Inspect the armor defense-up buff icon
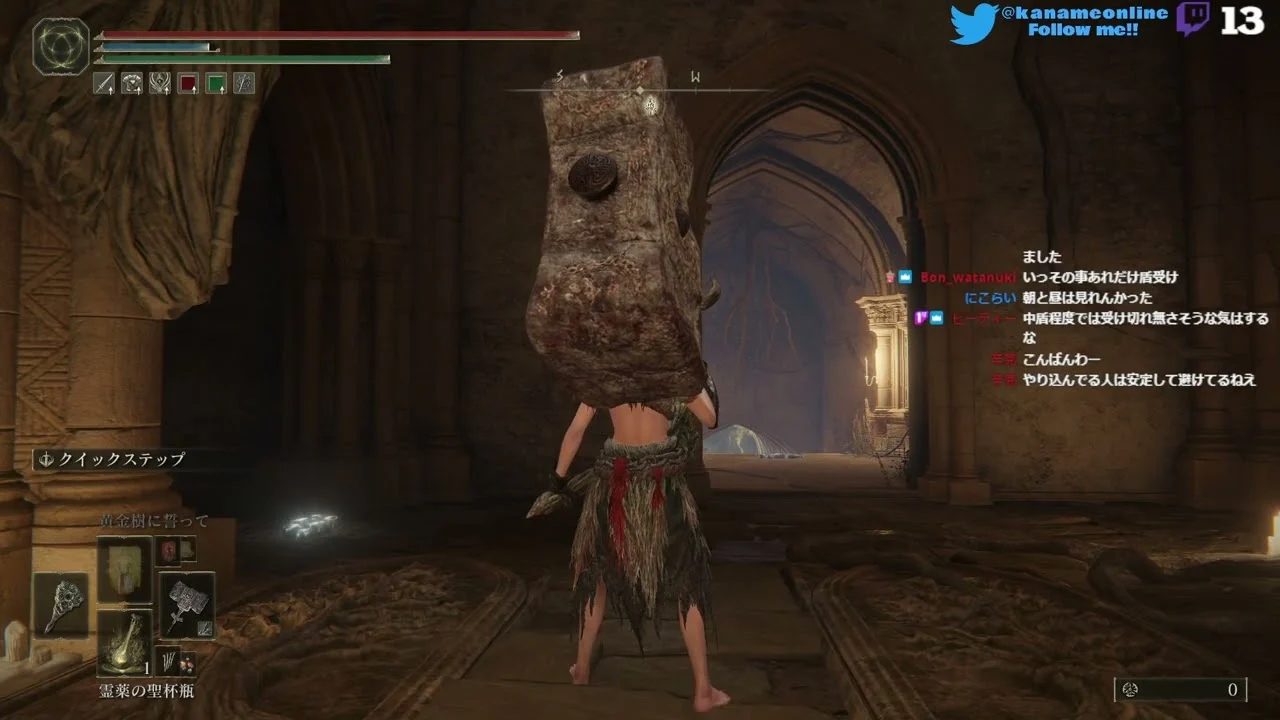The image size is (1280, 720). [132, 84]
